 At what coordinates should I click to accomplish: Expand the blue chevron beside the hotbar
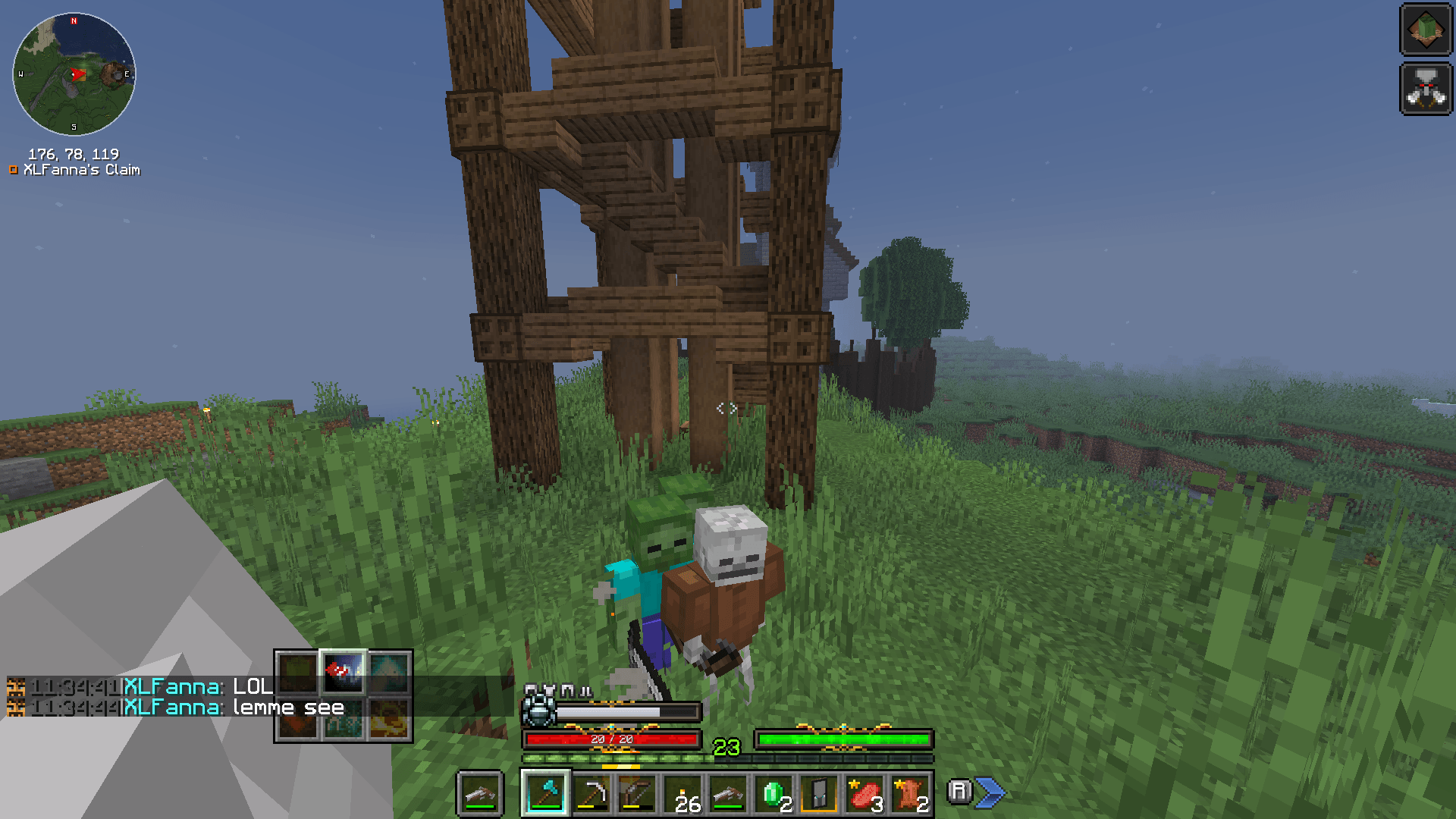[990, 791]
